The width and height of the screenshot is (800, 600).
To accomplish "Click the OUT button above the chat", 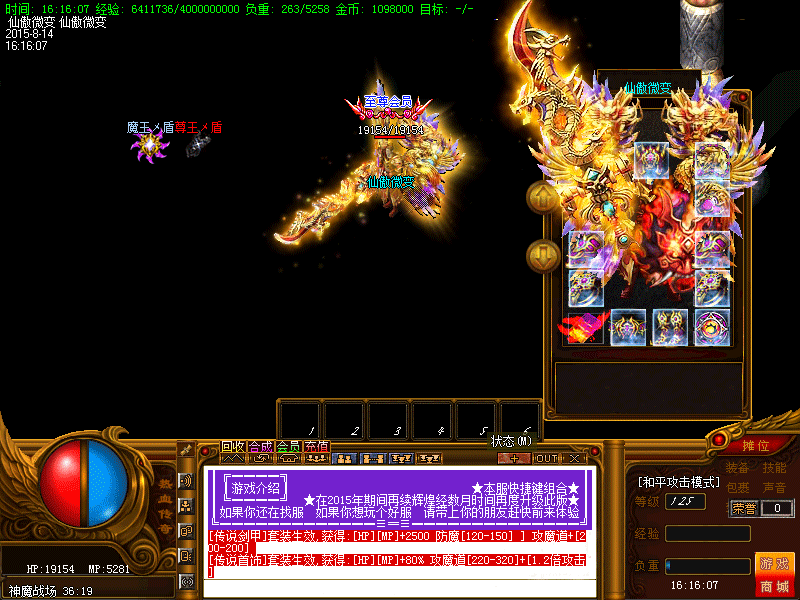I will (x=546, y=458).
